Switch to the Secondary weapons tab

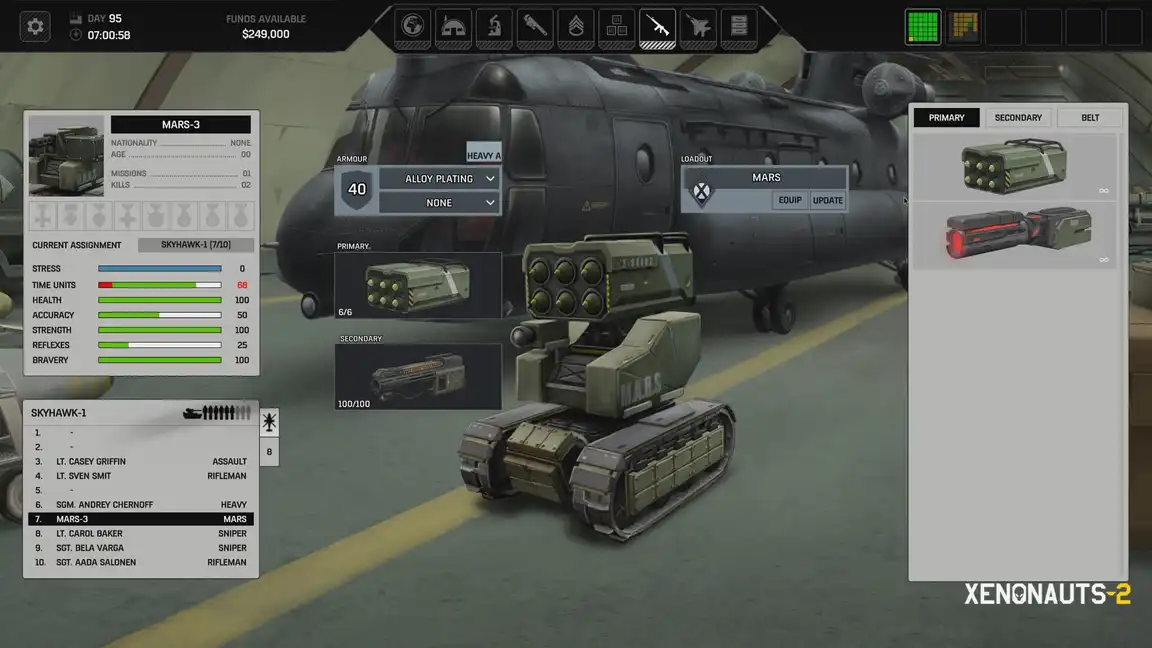(x=1018, y=118)
